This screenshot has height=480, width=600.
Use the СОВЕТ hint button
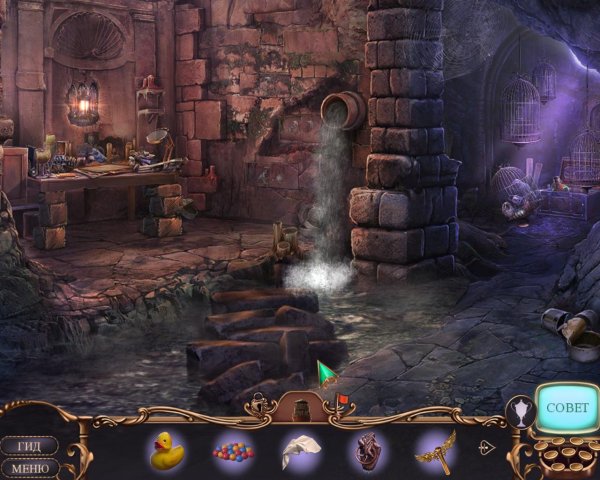coord(568,409)
